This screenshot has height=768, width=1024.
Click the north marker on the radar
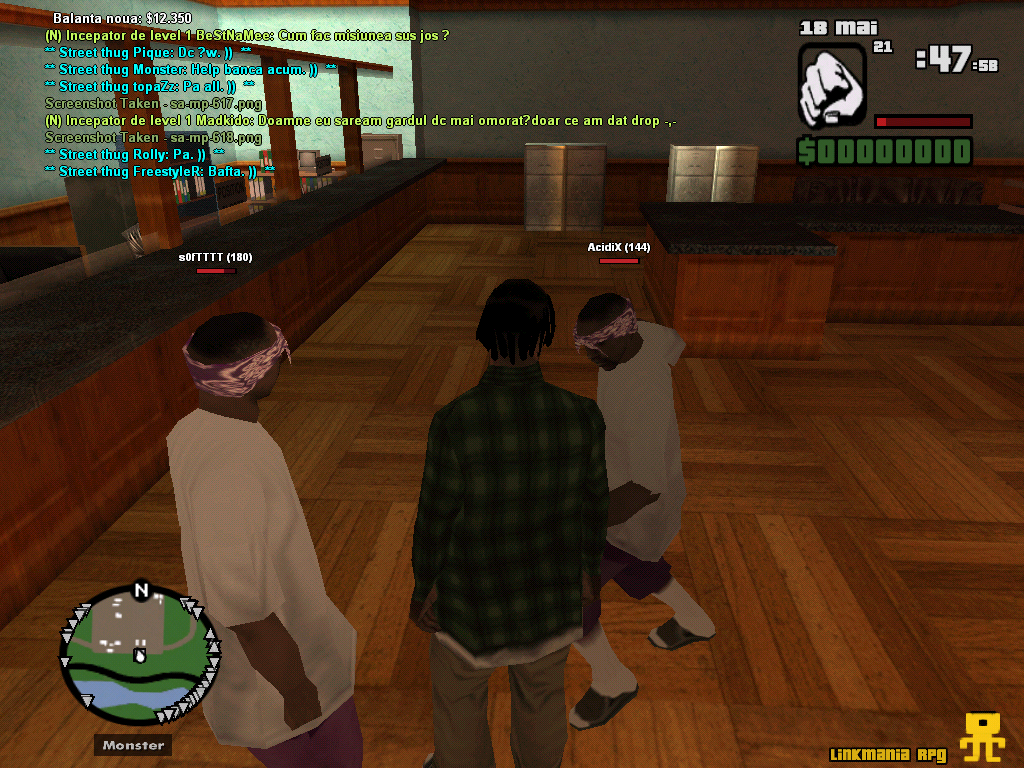click(x=141, y=590)
